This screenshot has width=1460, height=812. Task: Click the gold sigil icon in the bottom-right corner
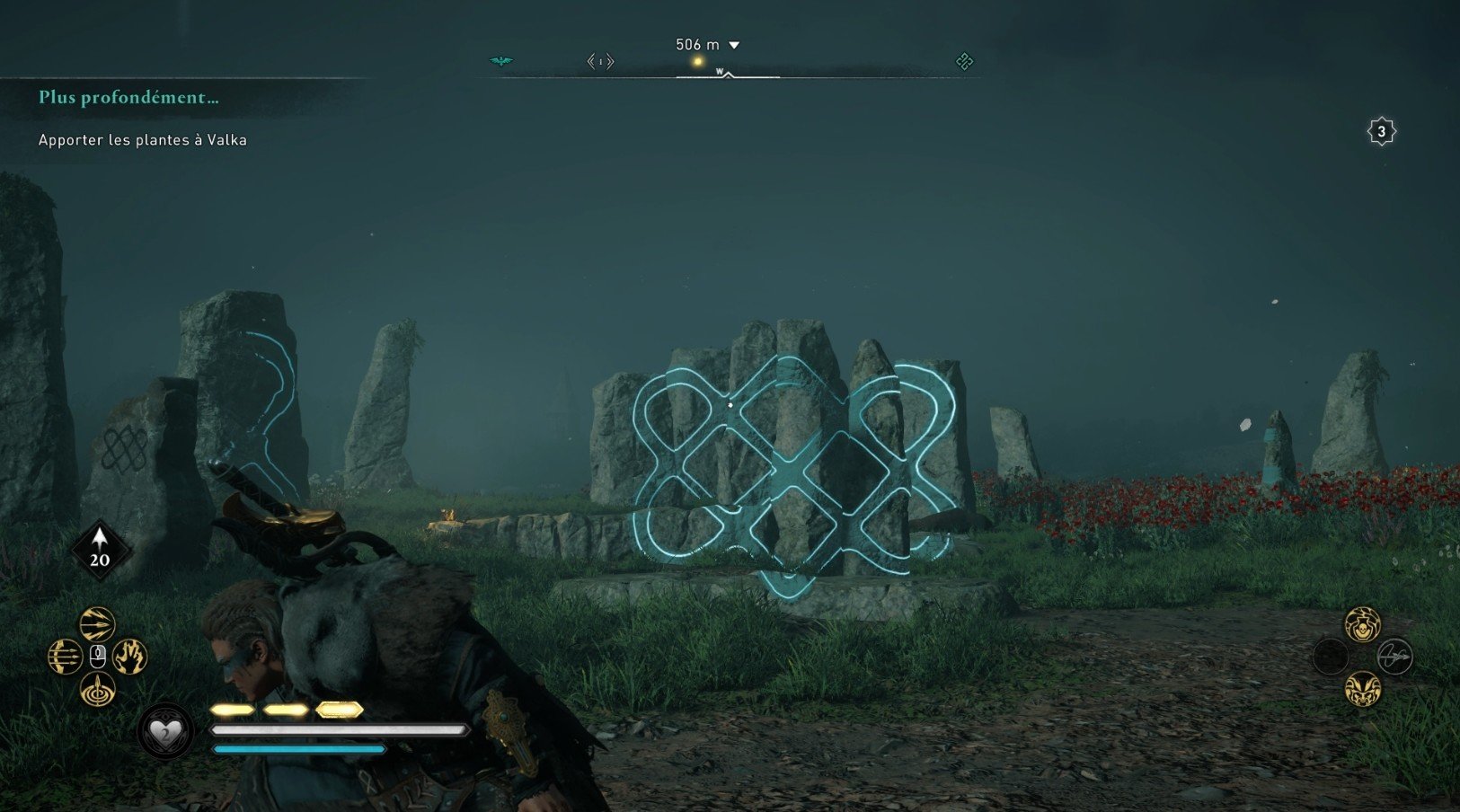(x=1364, y=625)
